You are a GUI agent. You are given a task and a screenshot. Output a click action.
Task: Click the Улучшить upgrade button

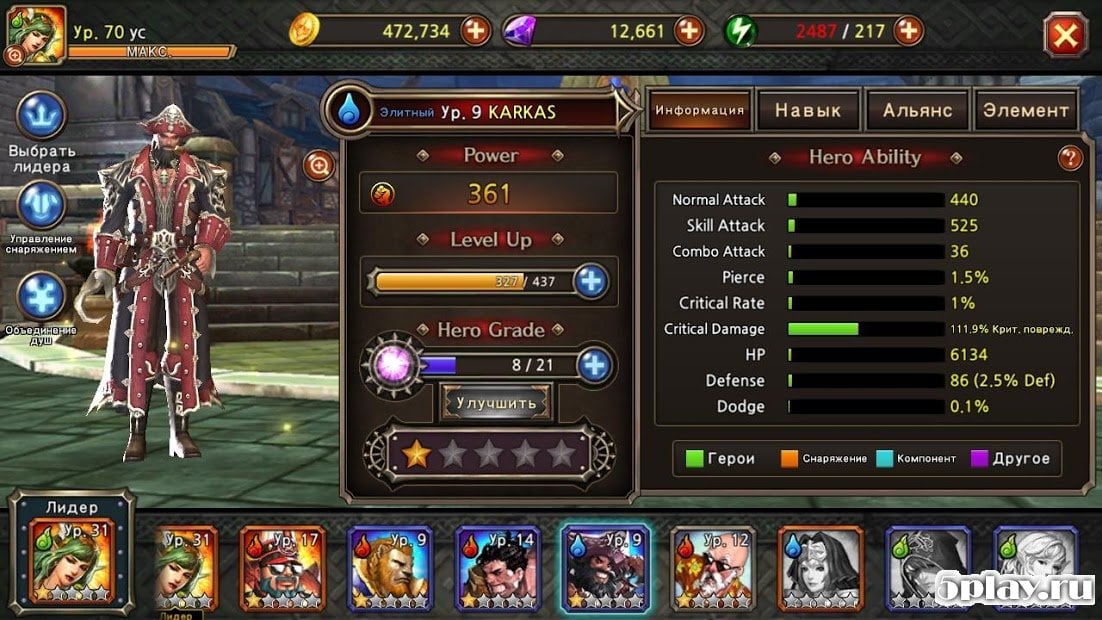click(497, 402)
